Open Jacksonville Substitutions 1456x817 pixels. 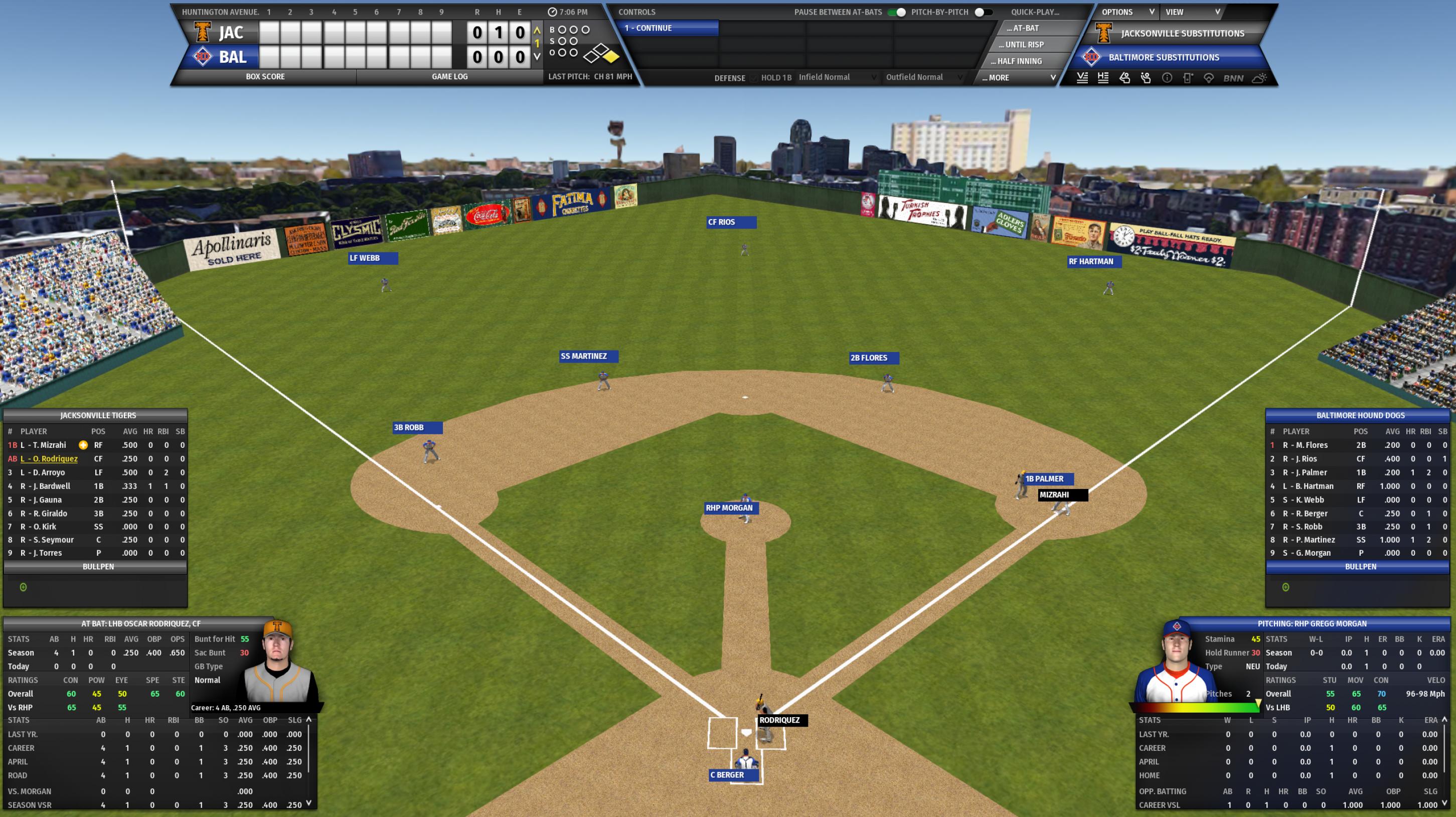point(1182,33)
